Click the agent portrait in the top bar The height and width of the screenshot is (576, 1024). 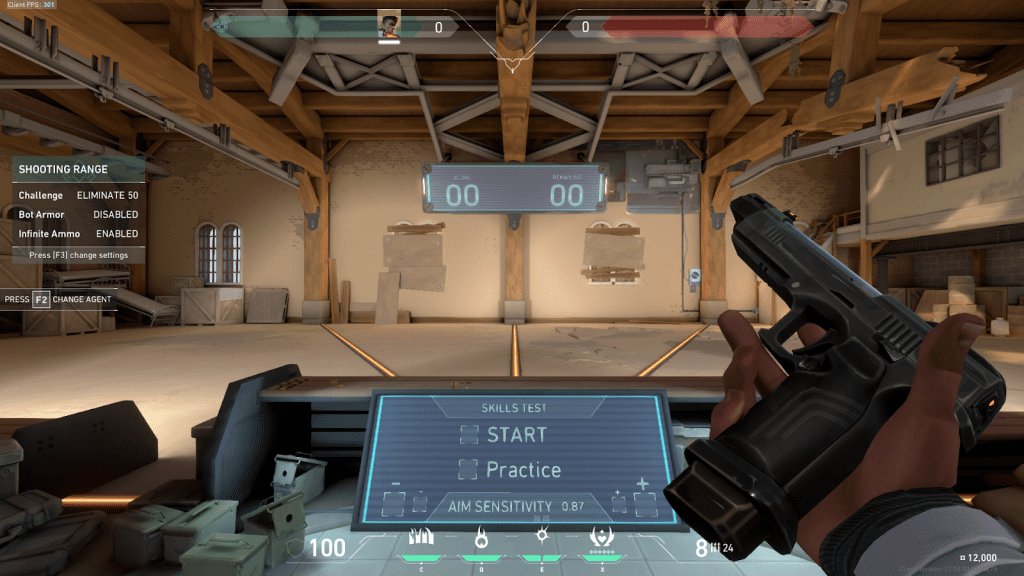tap(390, 26)
